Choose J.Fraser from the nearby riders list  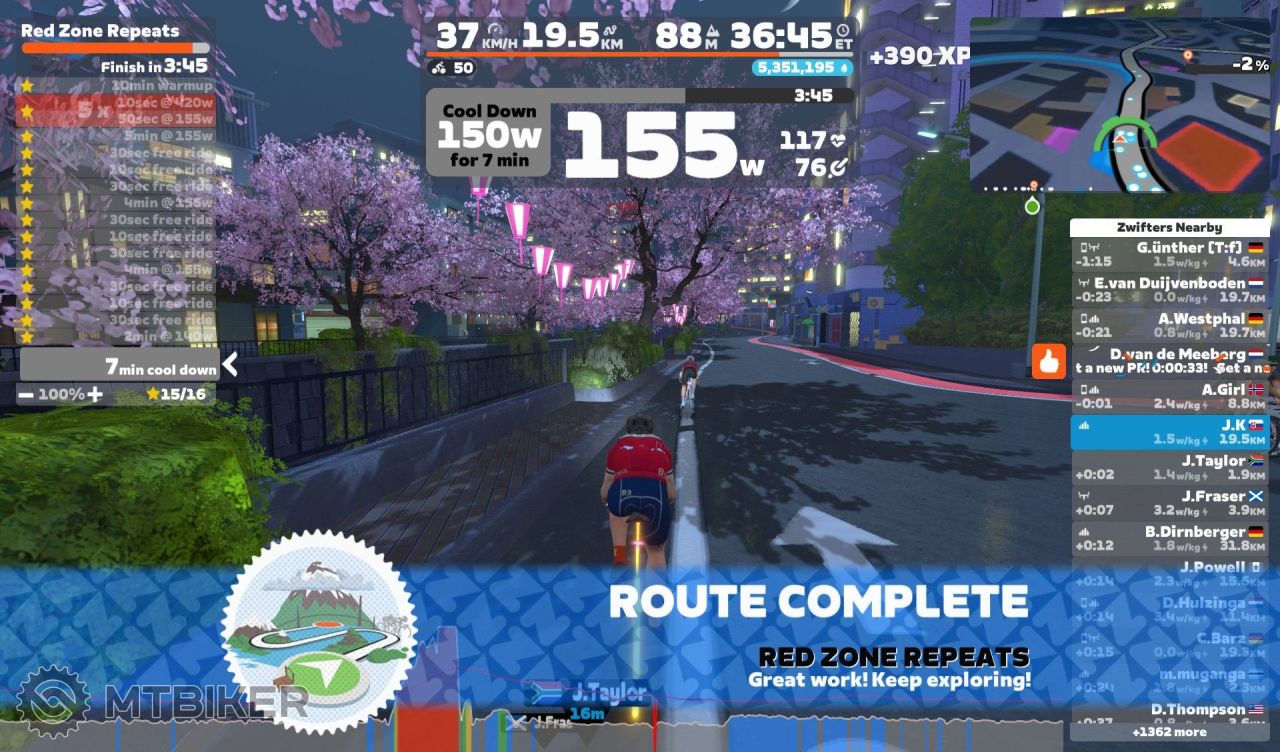pyautogui.click(x=1169, y=503)
